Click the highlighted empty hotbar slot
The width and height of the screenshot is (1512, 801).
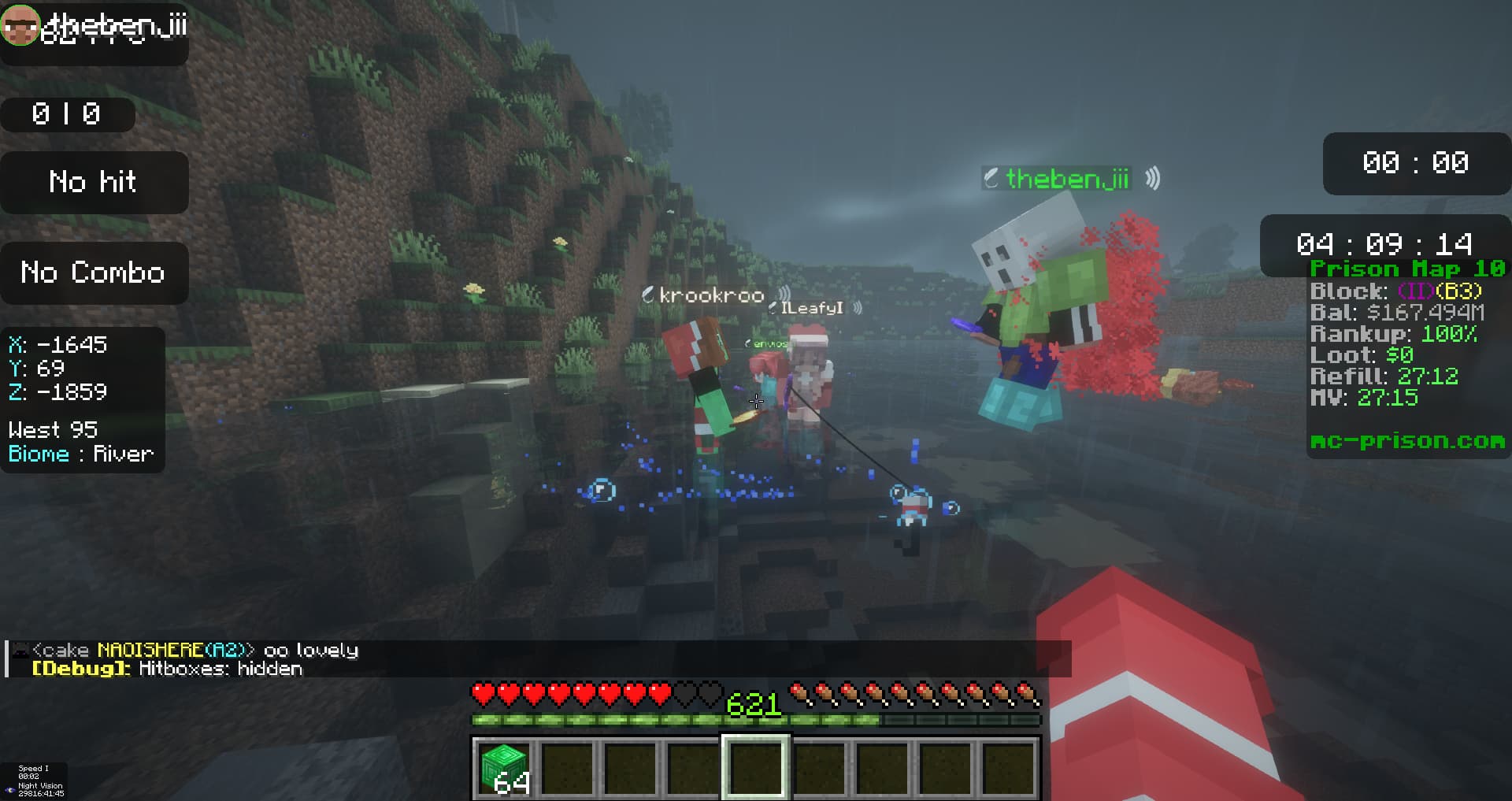tap(756, 767)
